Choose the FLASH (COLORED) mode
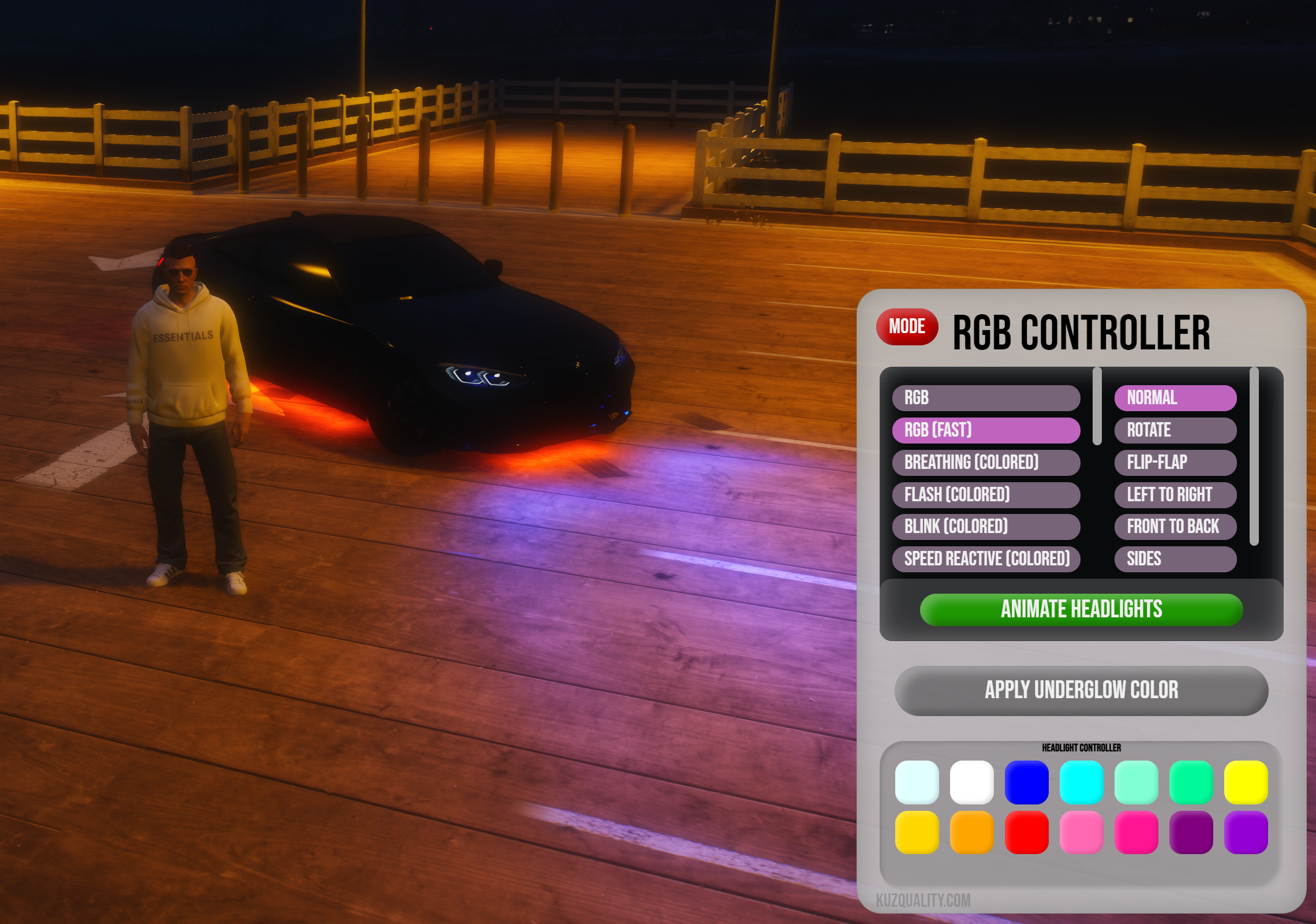1316x924 pixels. (x=986, y=494)
